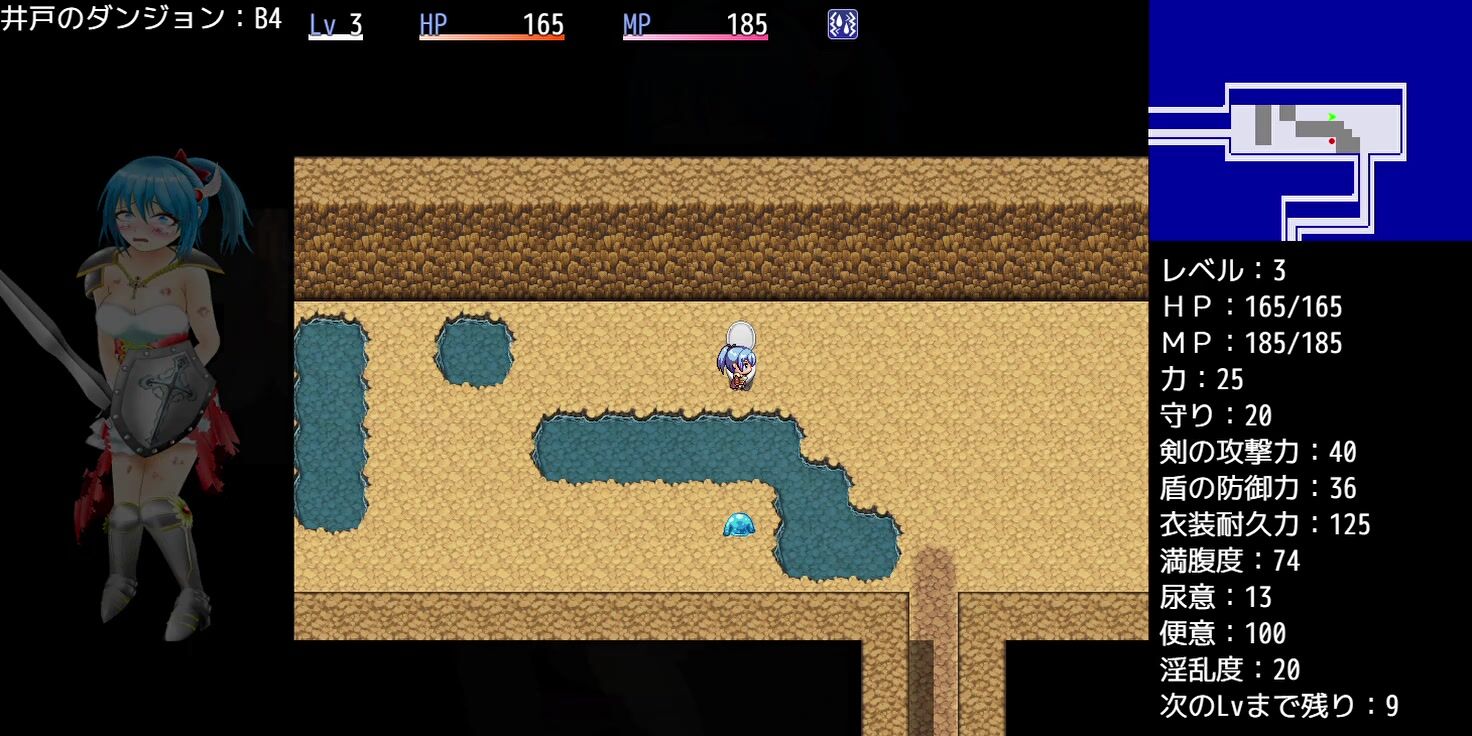Image resolution: width=1472 pixels, height=736 pixels.
Task: Click the blue water-drops status icon
Action: coord(842,24)
